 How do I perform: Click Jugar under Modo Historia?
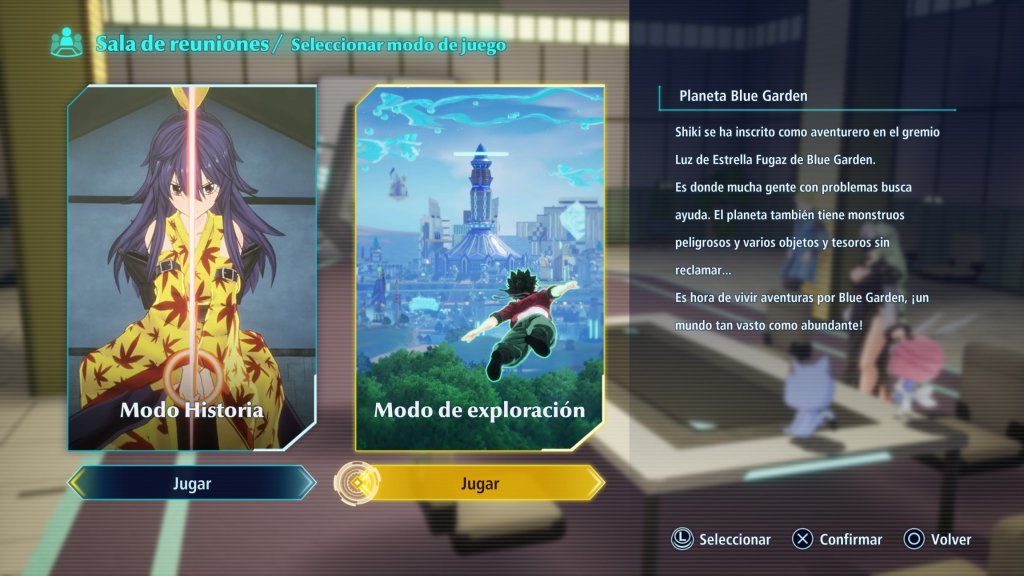(x=192, y=483)
